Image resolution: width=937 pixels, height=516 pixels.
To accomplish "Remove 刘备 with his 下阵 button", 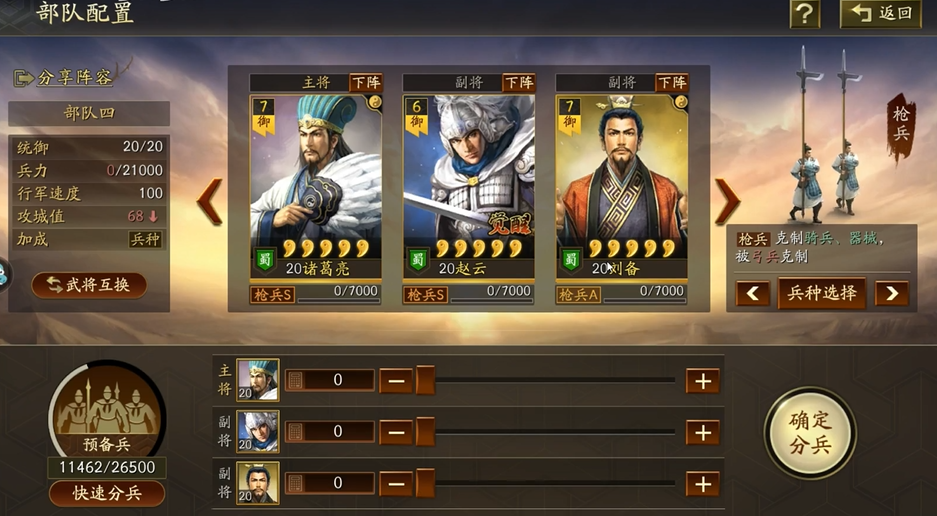I will [x=671, y=83].
